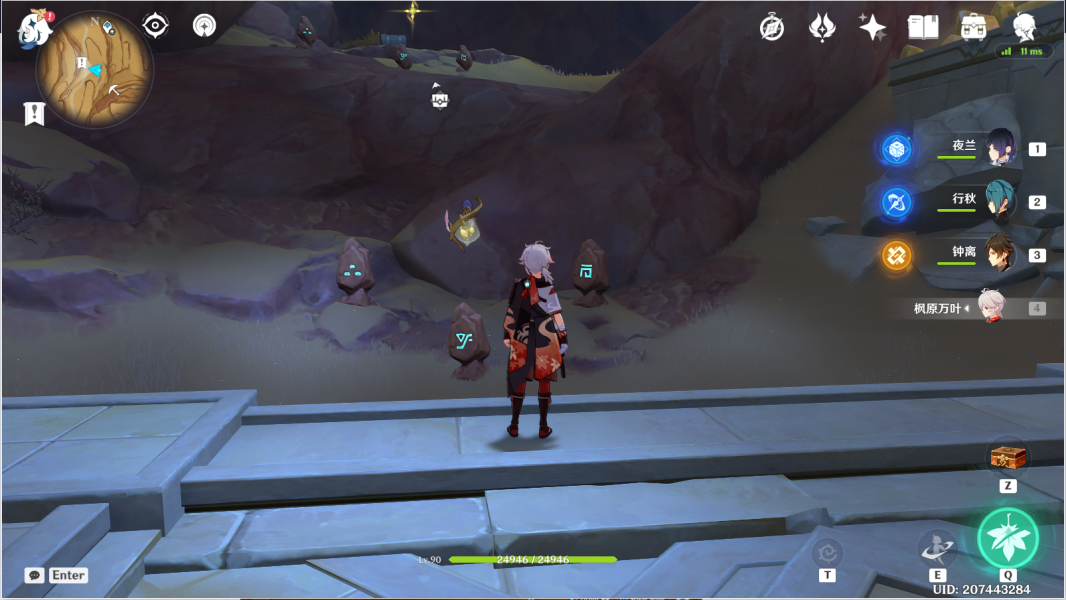This screenshot has height=600, width=1066.
Task: Activate the maple leaf elemental burst
Action: tap(1007, 538)
